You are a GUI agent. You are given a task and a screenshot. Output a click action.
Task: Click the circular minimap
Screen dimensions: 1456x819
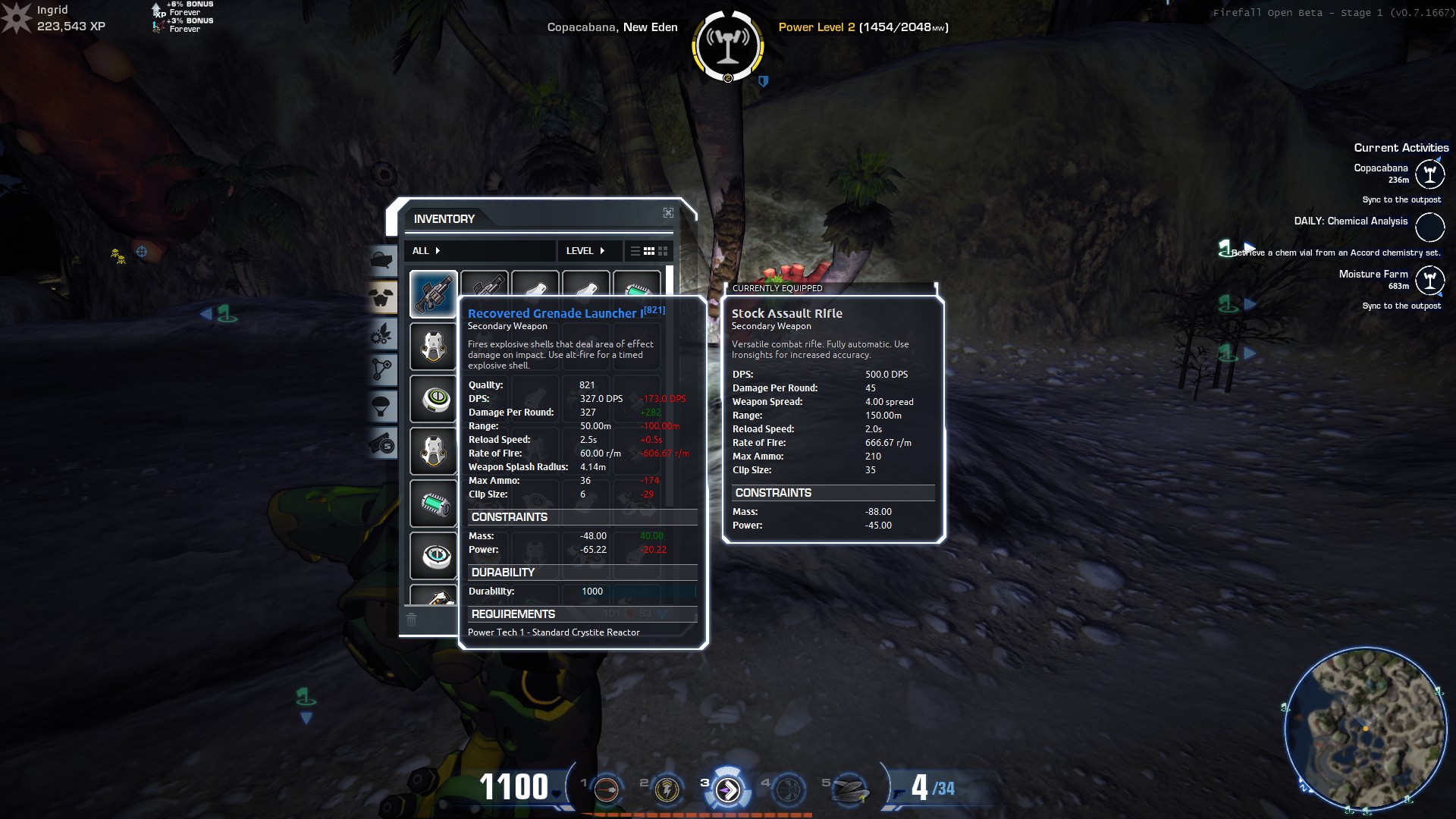(x=1365, y=728)
